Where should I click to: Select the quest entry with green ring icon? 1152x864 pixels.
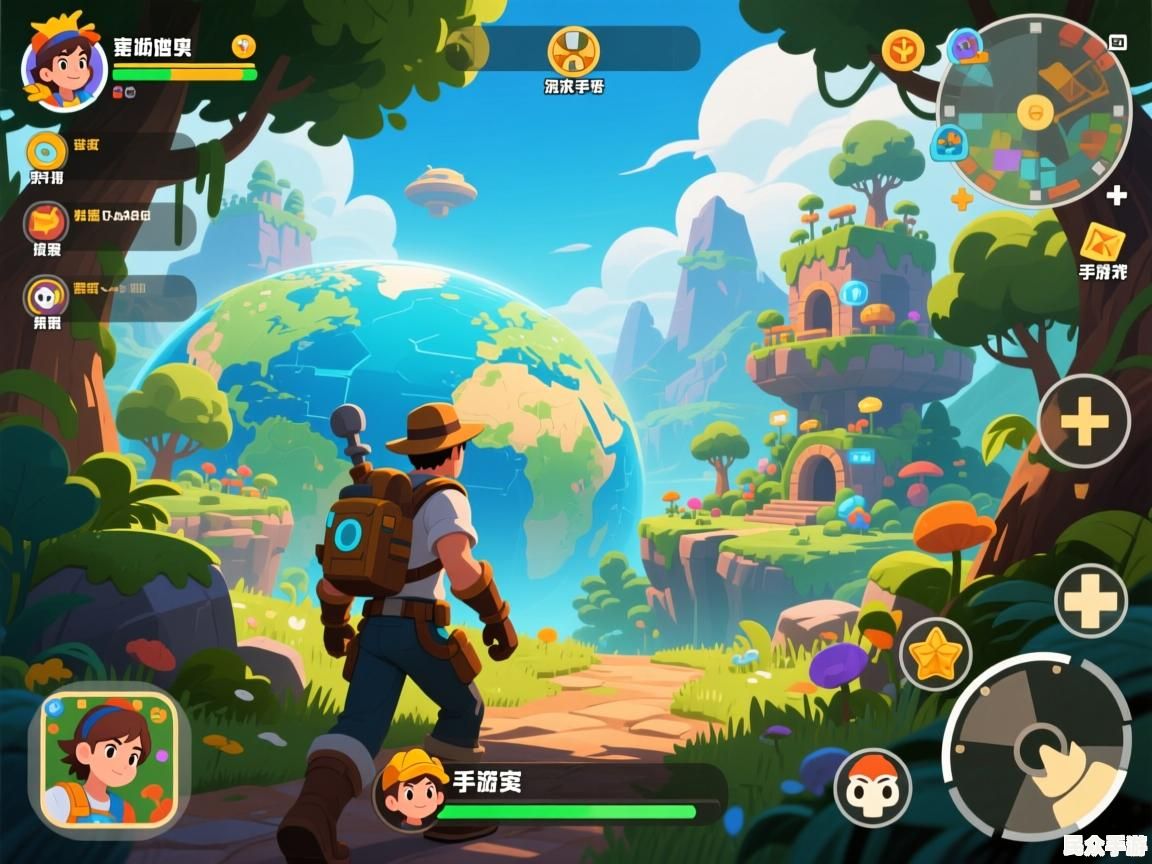click(x=47, y=152)
